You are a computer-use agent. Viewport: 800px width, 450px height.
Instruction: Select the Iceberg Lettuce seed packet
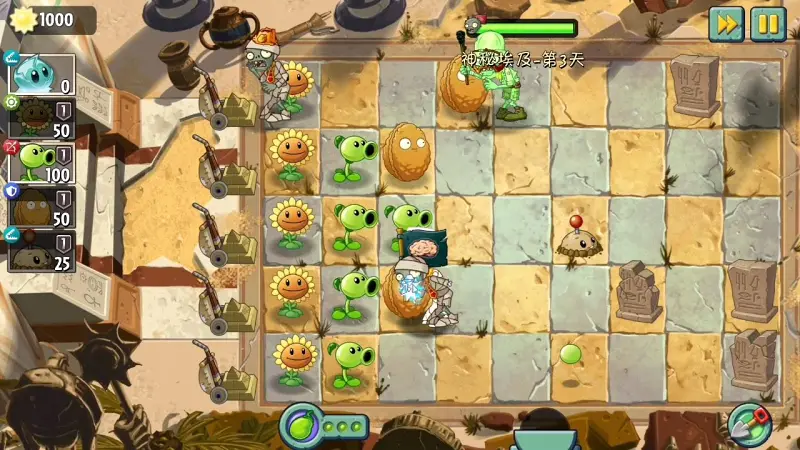point(40,73)
